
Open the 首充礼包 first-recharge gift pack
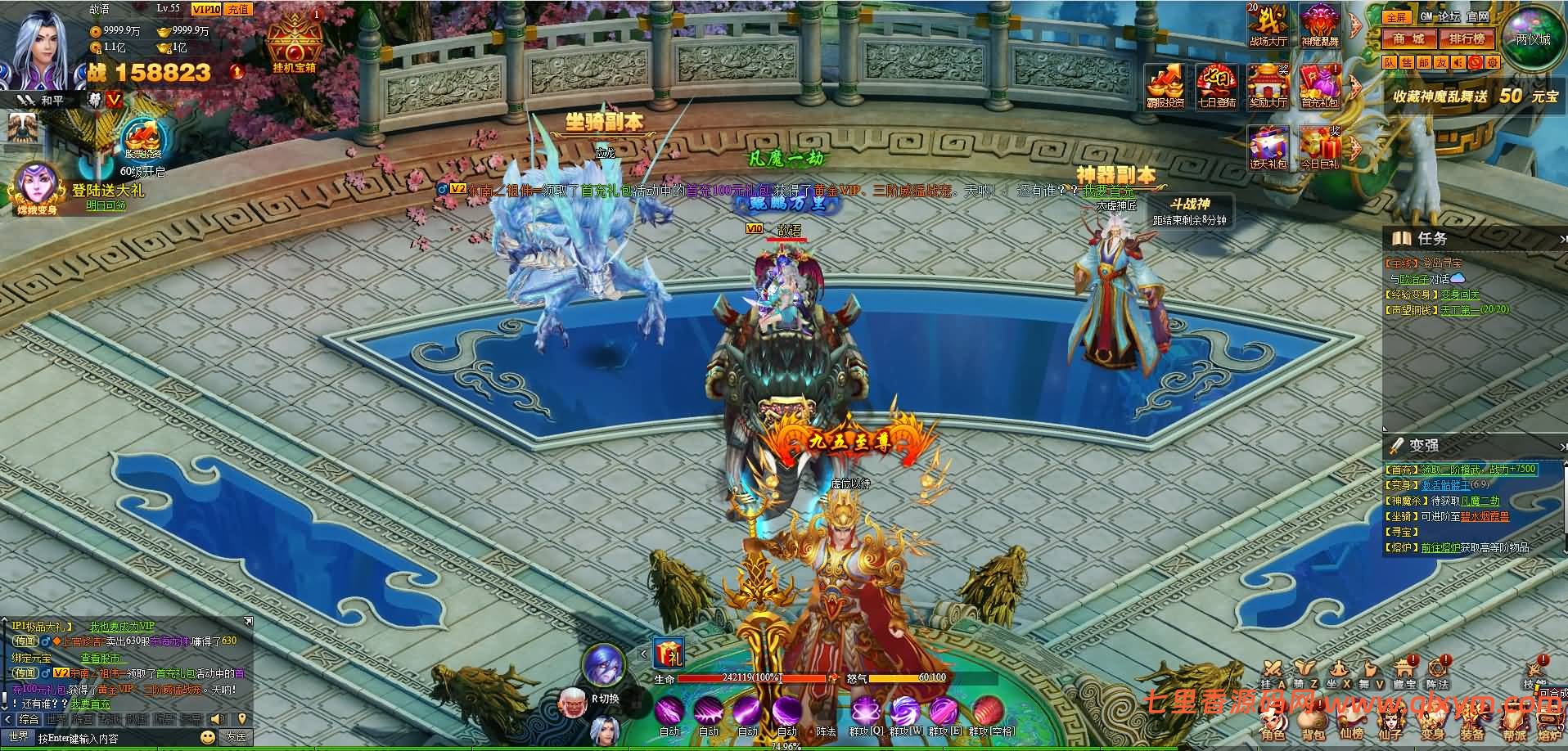click(x=1319, y=85)
